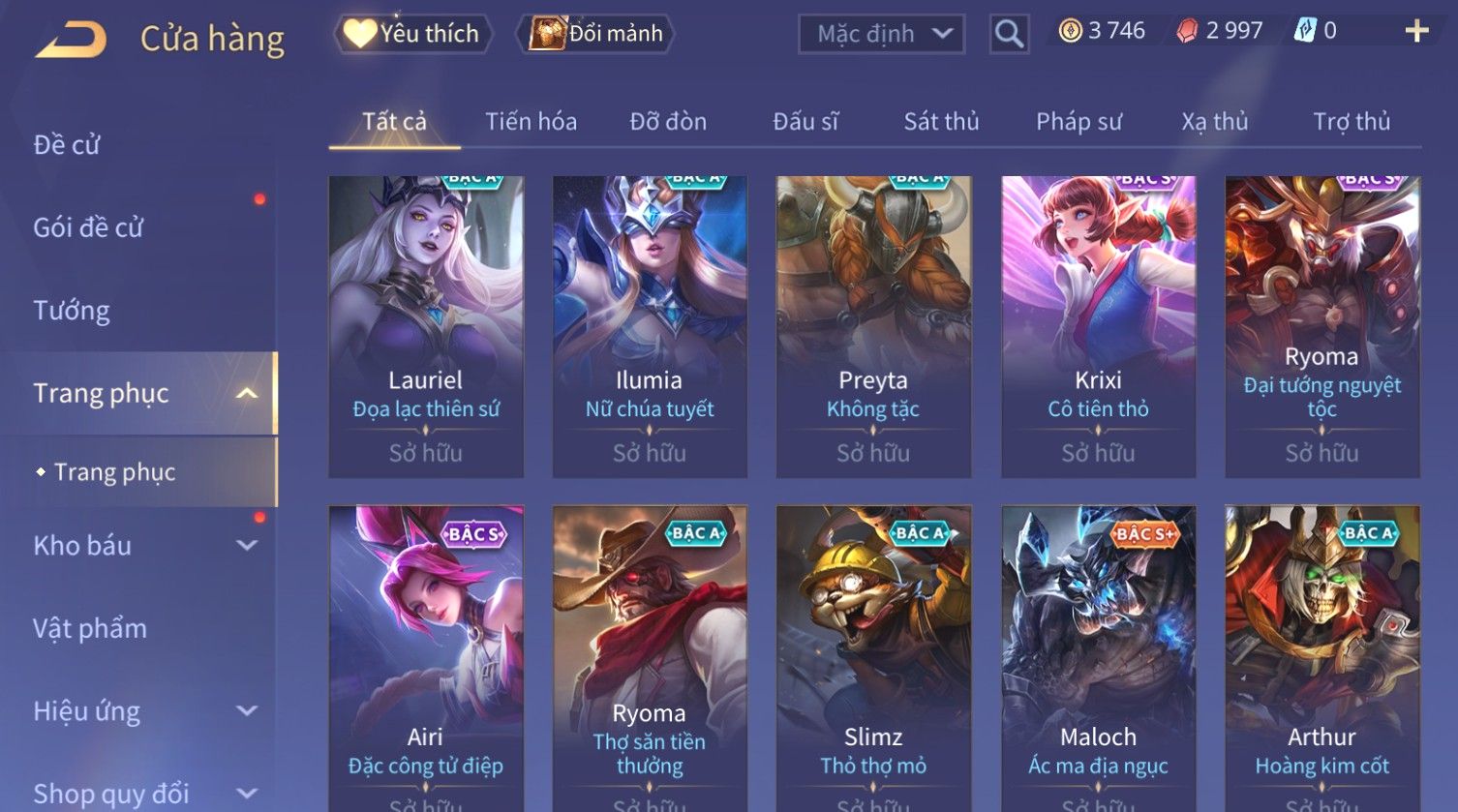This screenshot has width=1458, height=812.
Task: Choose the Maloch Ác ma địa ngục card
Action: 1098,658
